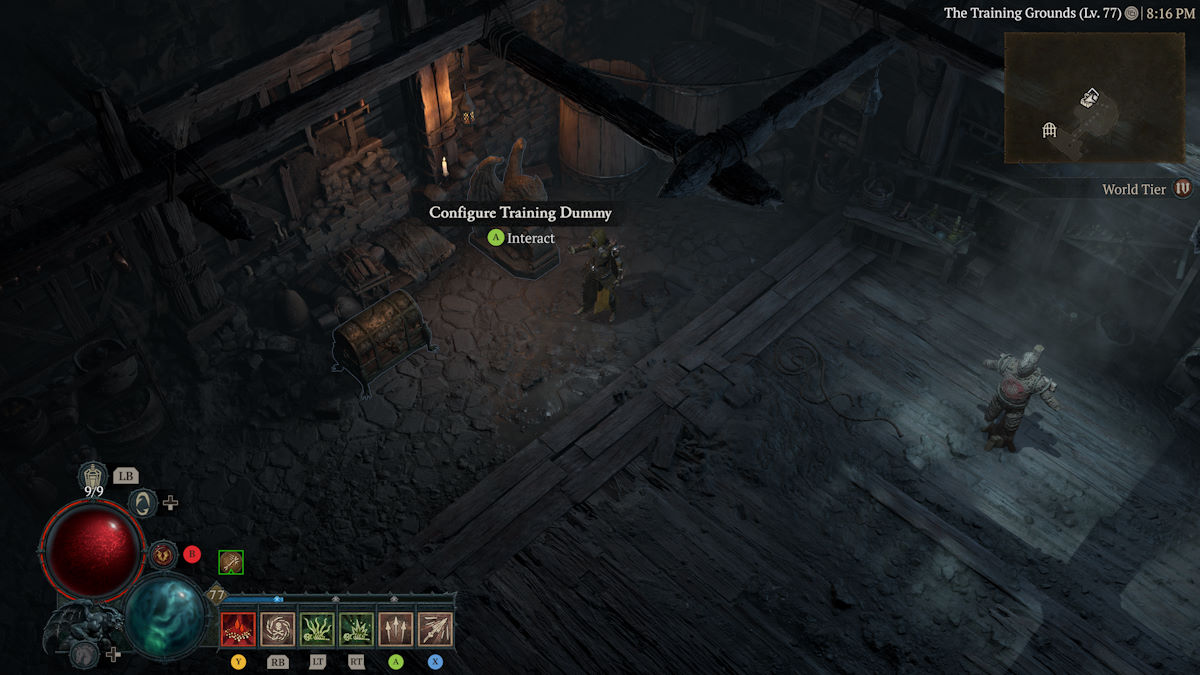This screenshot has height=675, width=1200.
Task: Click the swirl emblem above the health orb
Action: pos(144,502)
